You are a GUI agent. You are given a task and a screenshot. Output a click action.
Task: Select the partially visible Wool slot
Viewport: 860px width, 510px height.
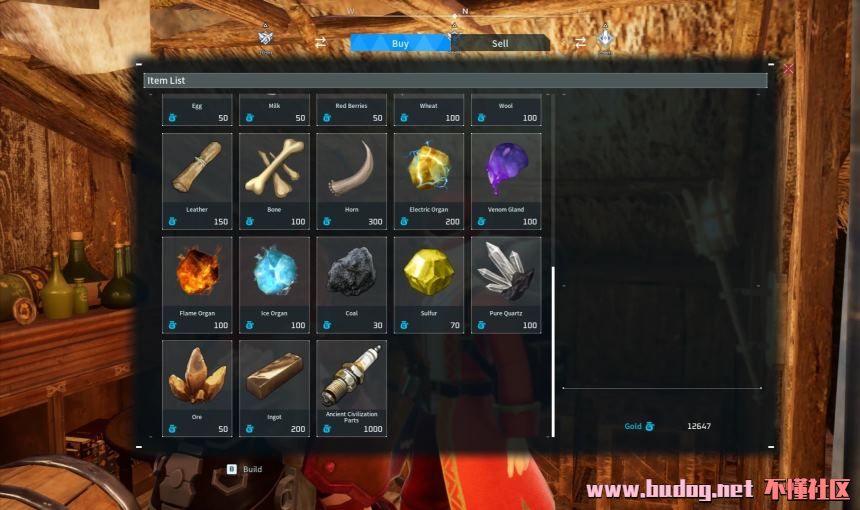coord(506,111)
